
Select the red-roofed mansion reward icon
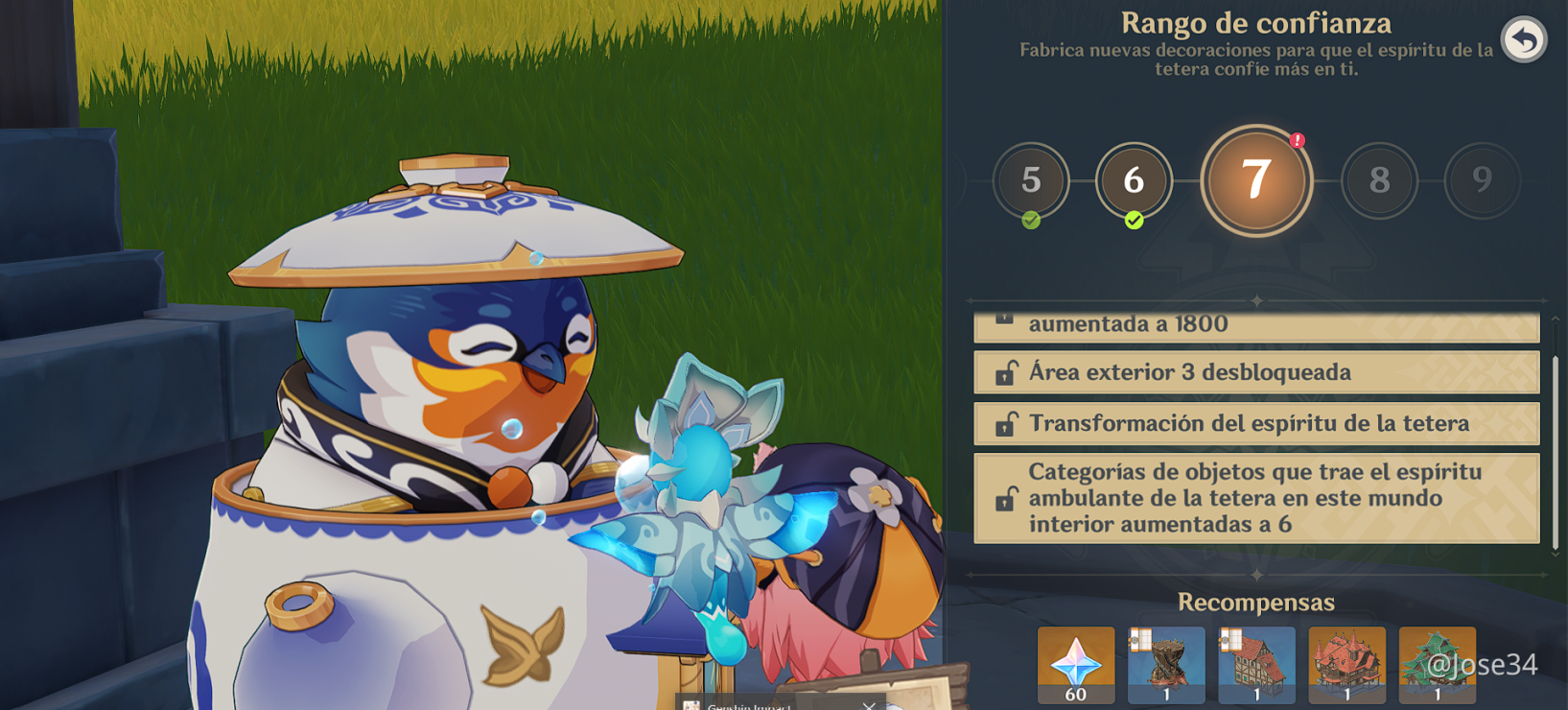click(1346, 664)
